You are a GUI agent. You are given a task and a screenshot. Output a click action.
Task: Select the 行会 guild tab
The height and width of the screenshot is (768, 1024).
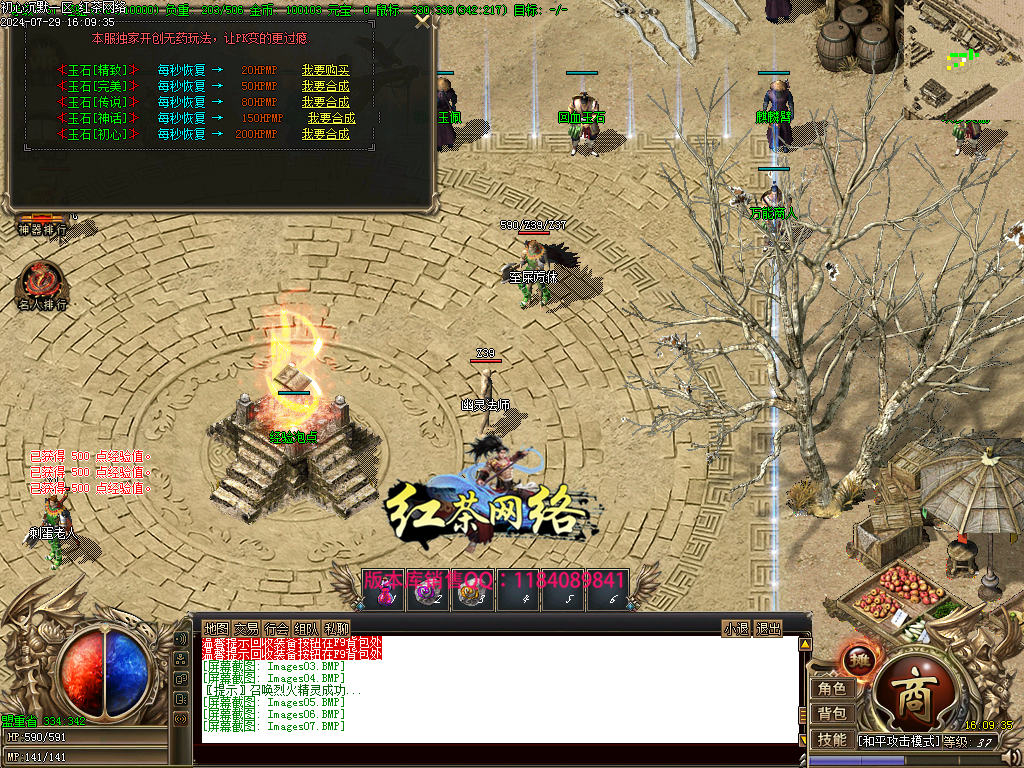[x=277, y=628]
